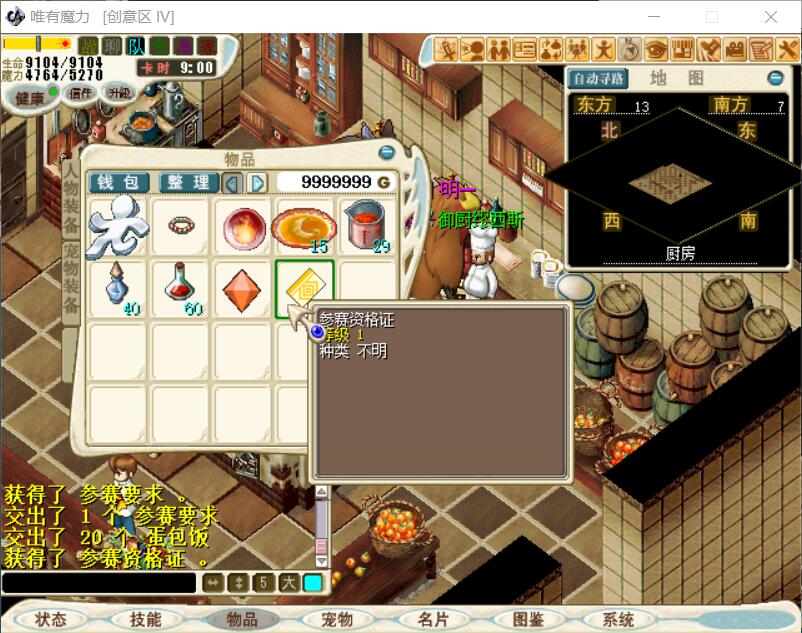Select the red flask stack of 60
This screenshot has width=802, height=633.
click(180, 288)
